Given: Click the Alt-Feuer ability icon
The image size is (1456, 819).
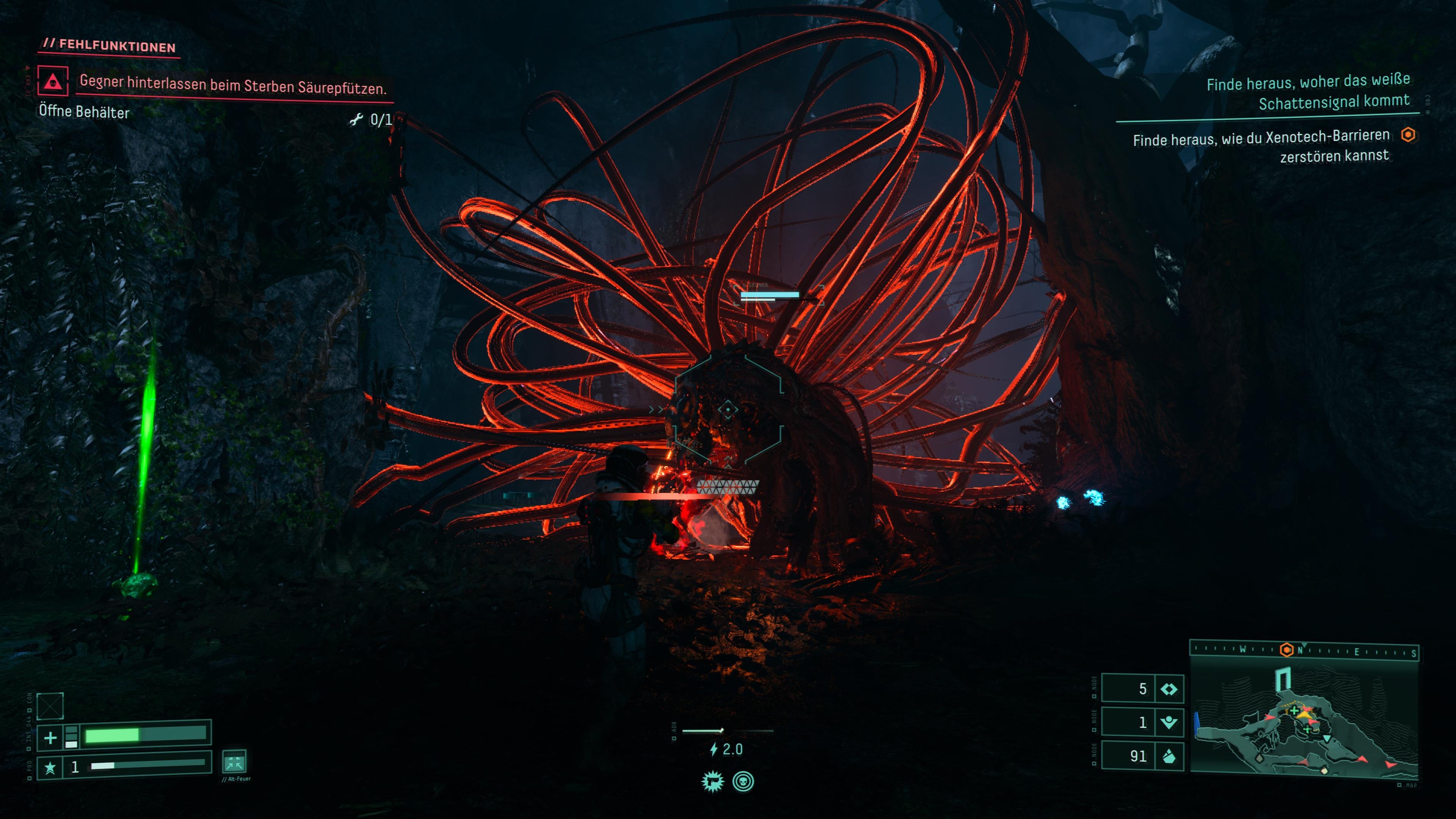Looking at the screenshot, I should tap(234, 762).
